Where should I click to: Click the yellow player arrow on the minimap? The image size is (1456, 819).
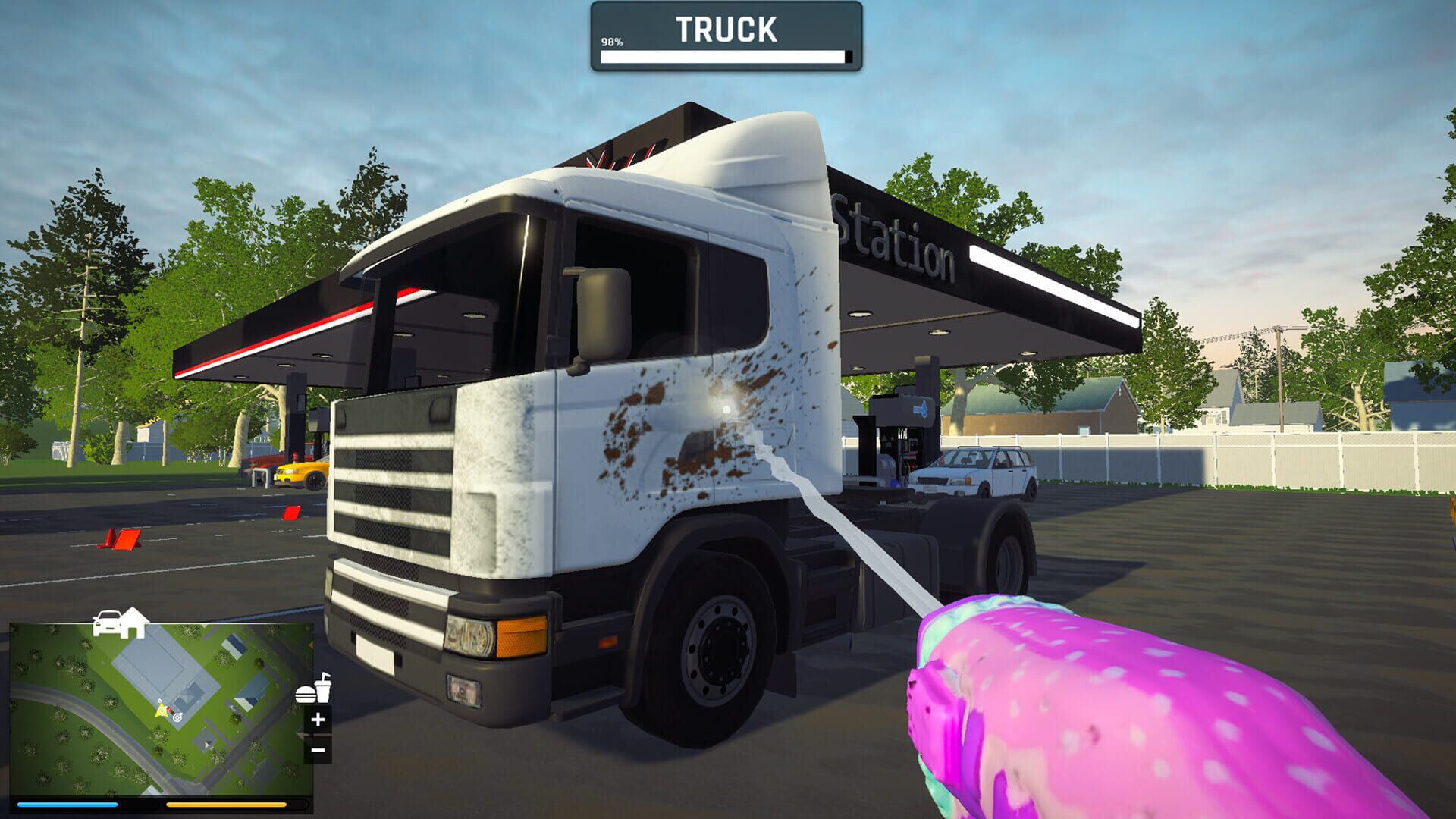162,711
